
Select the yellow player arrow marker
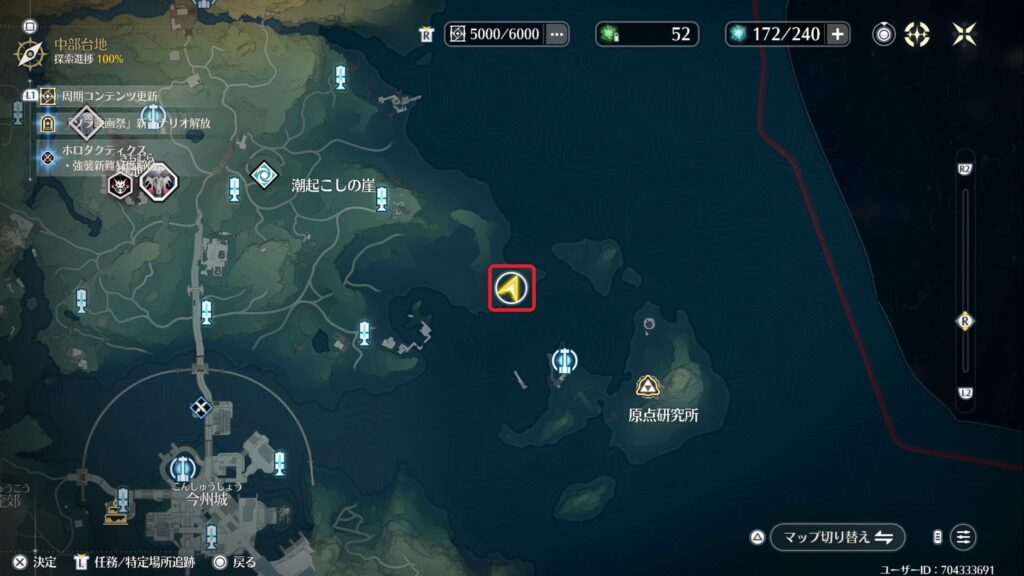(x=511, y=289)
